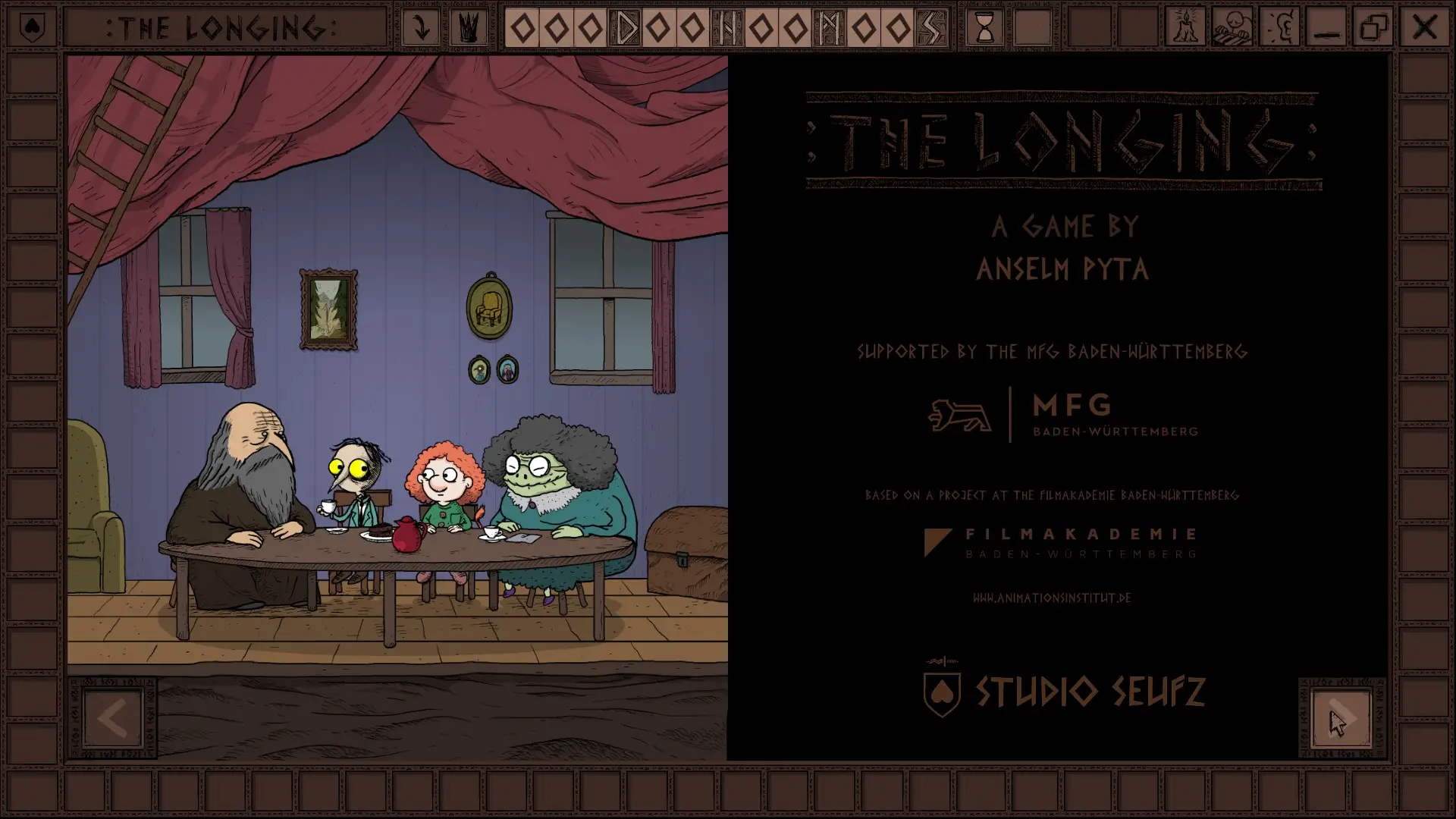Go to the next credits page

tap(1341, 719)
